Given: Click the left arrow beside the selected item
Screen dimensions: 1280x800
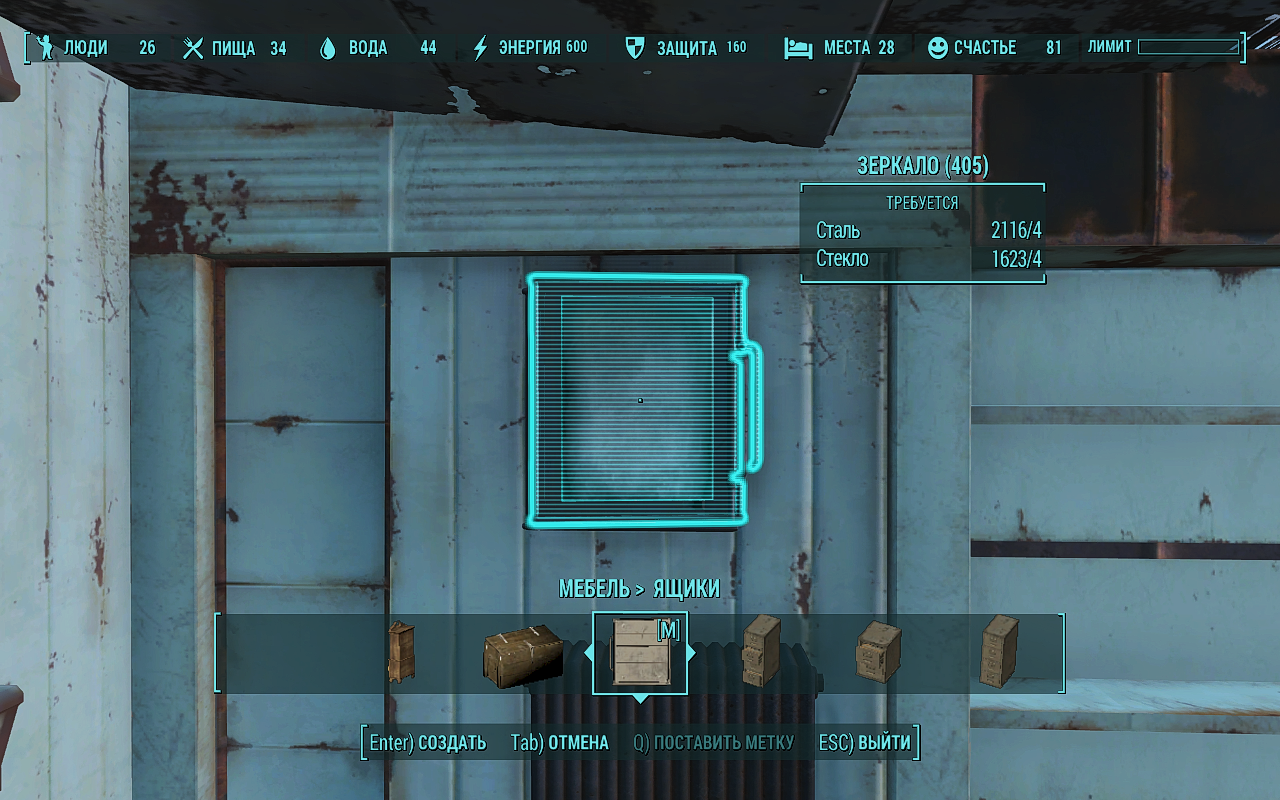Looking at the screenshot, I should tap(588, 653).
